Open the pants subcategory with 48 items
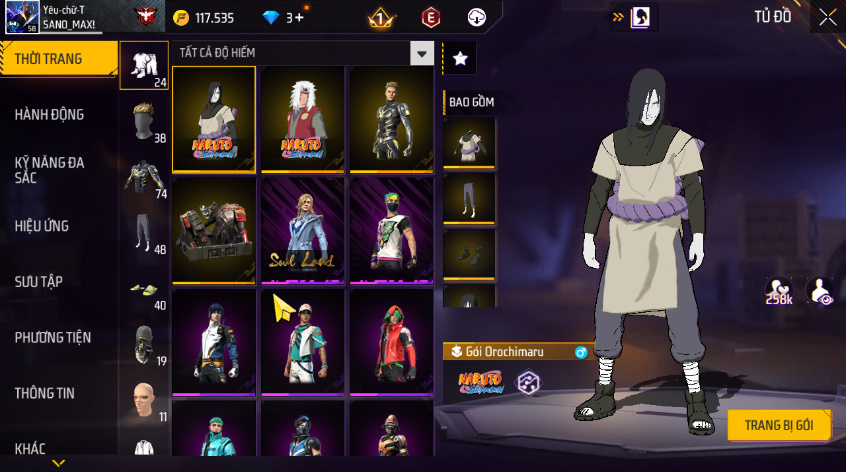Viewport: 846px width, 472px height. click(x=144, y=234)
